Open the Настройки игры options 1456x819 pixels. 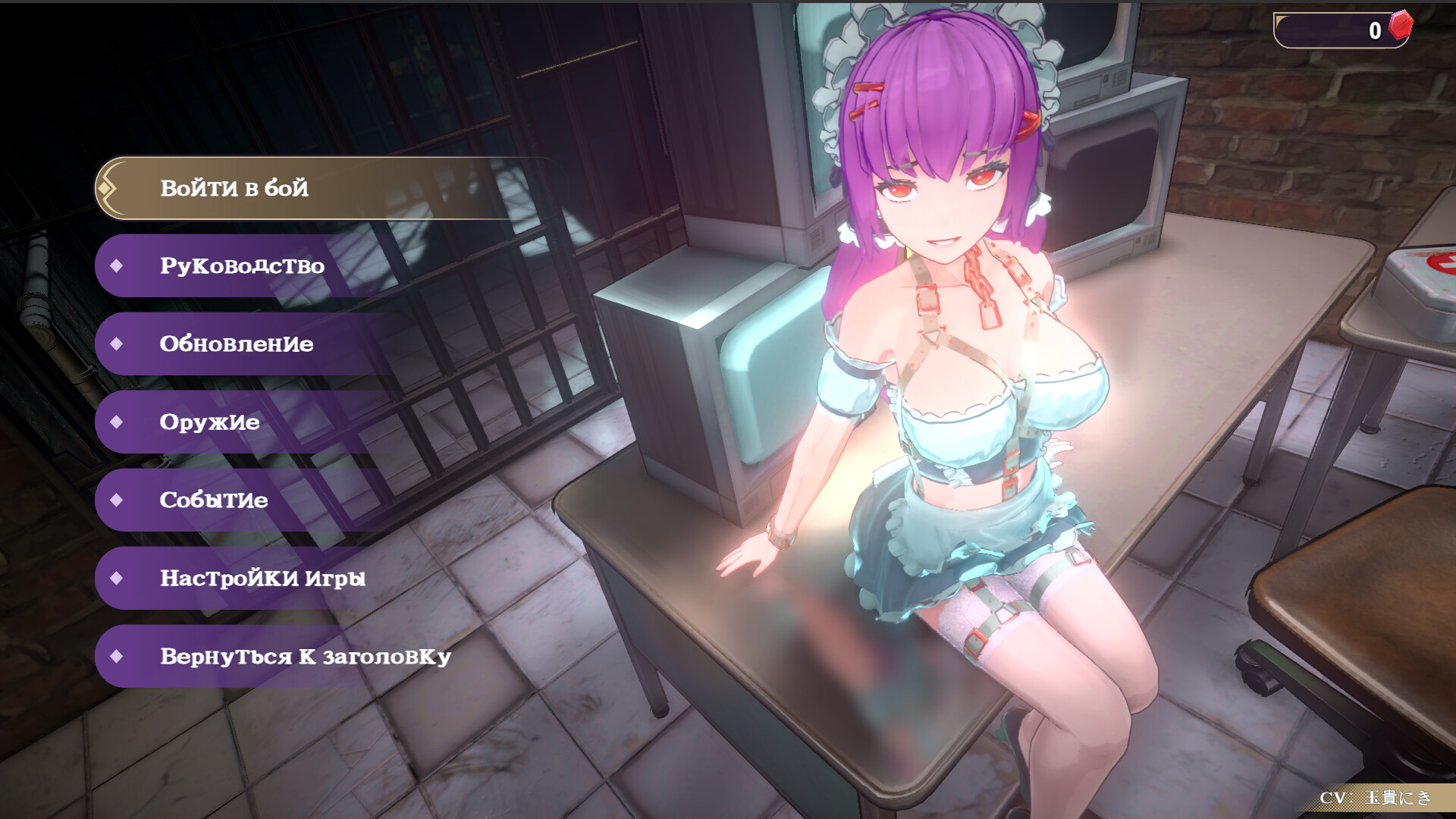(x=262, y=579)
